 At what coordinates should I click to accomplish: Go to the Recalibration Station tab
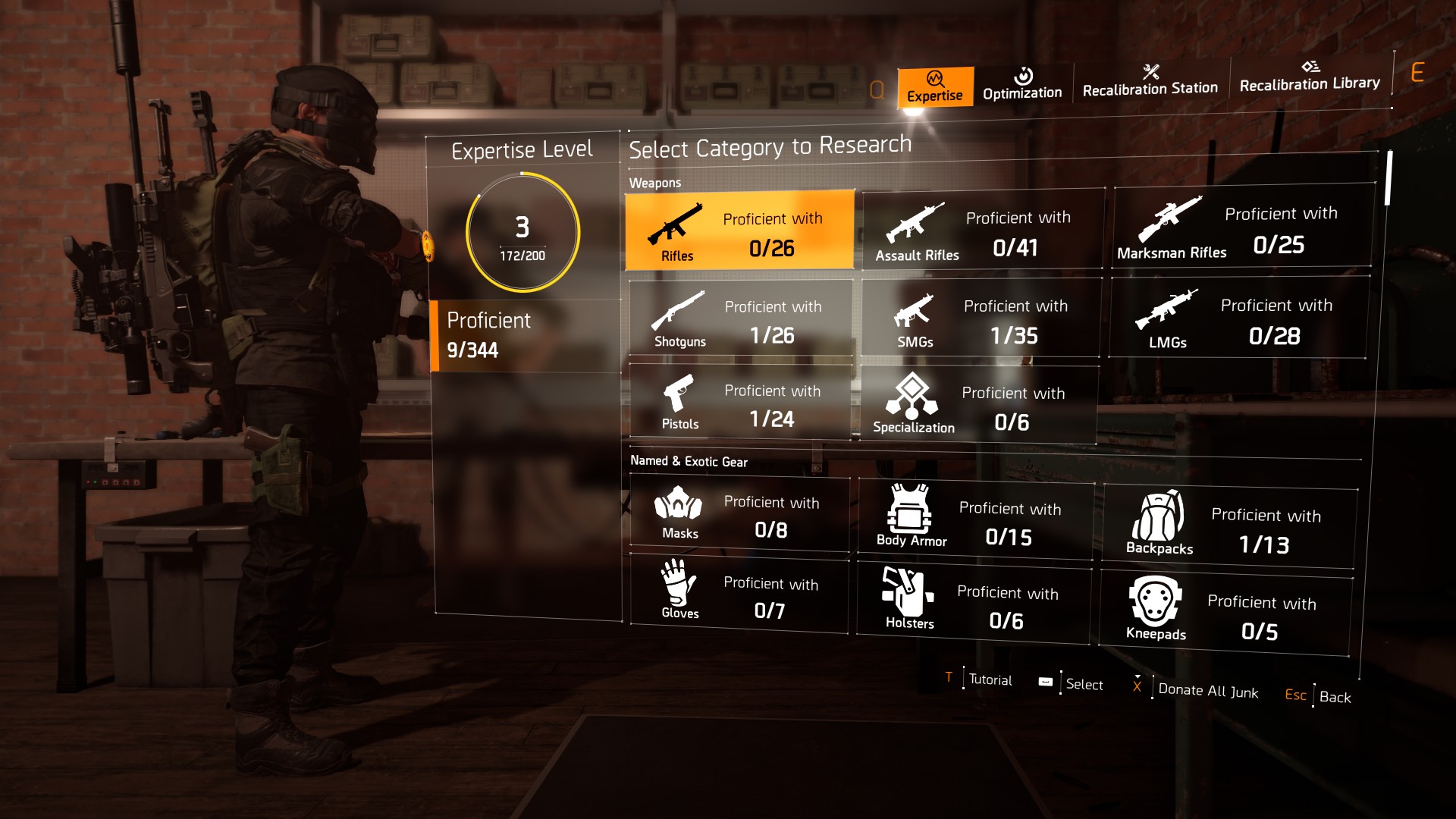click(1150, 82)
